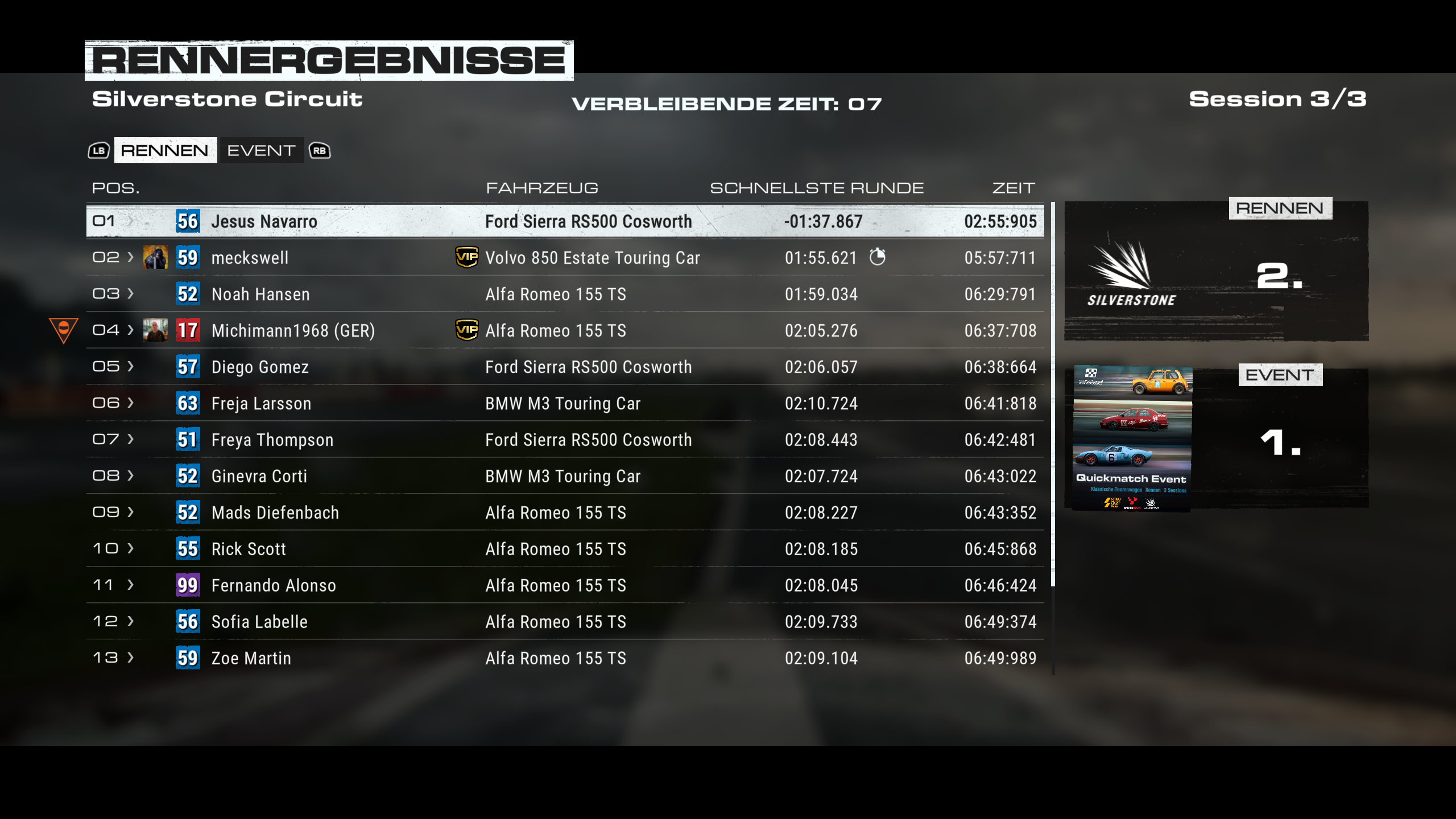
Task: Switch to the RENNEN tab
Action: (165, 150)
